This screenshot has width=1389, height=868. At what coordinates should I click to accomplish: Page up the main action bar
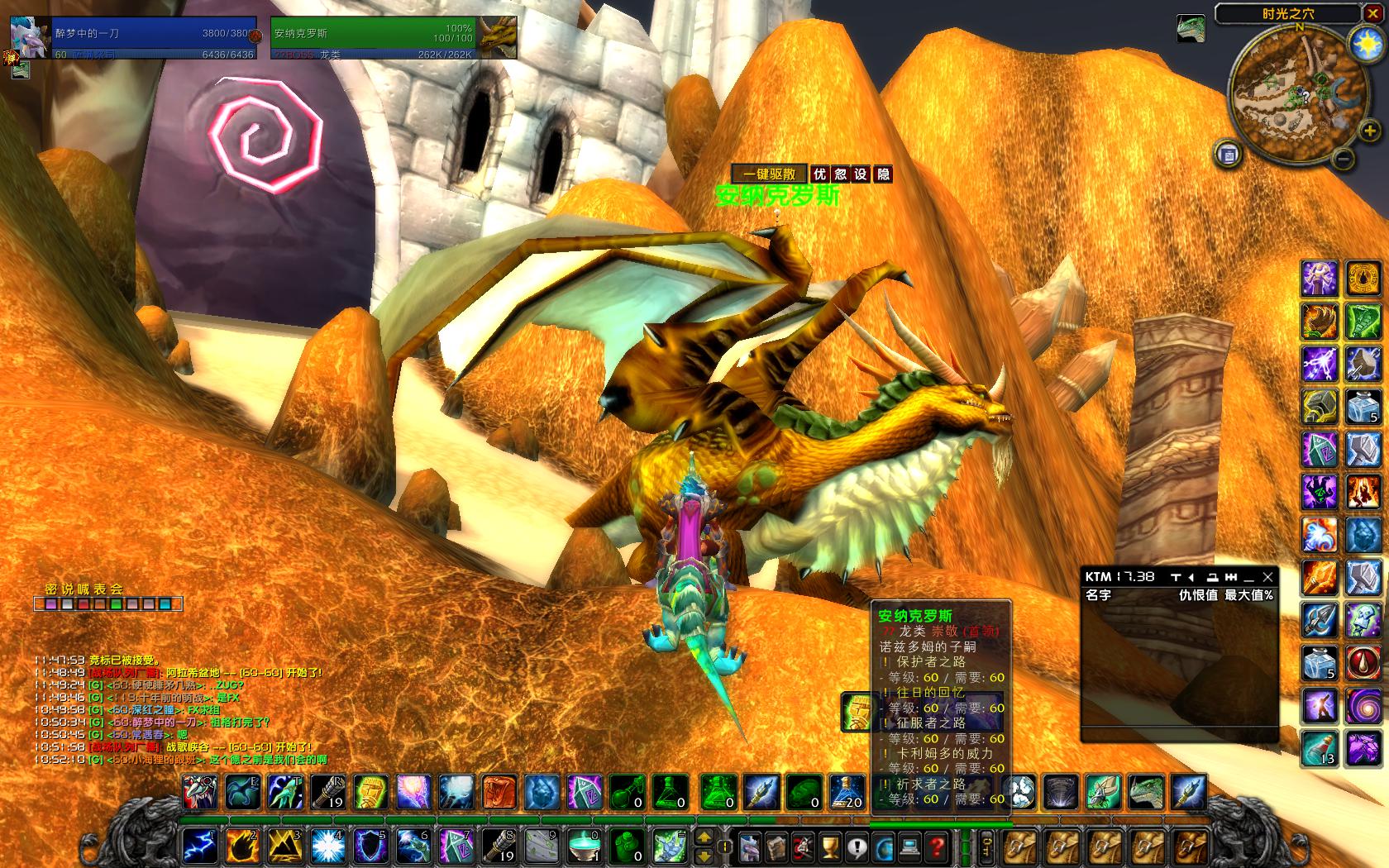(x=704, y=837)
